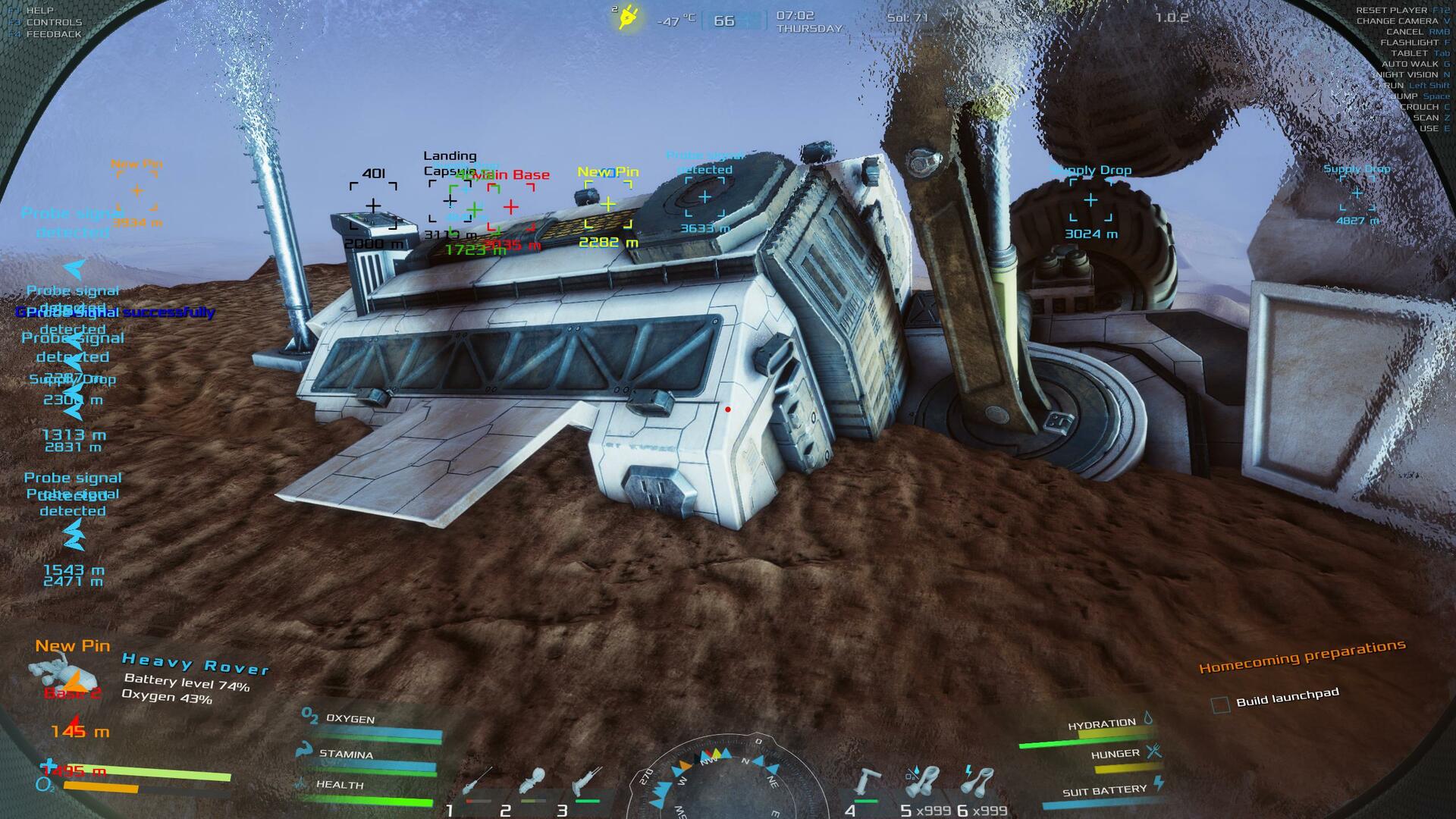Viewport: 1456px width, 819px height.
Task: Select the 401 waypoint marker
Action: point(373,206)
